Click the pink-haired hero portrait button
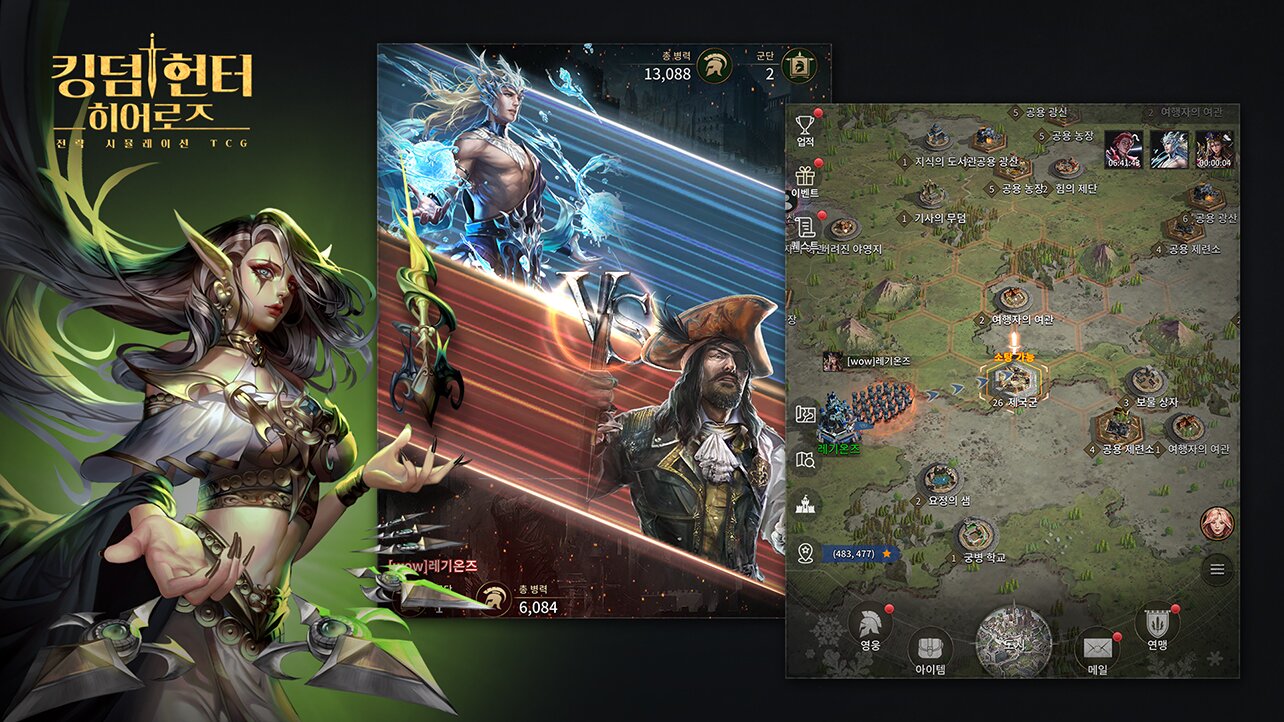Viewport: 1284px width, 722px height. pyautogui.click(x=1217, y=524)
